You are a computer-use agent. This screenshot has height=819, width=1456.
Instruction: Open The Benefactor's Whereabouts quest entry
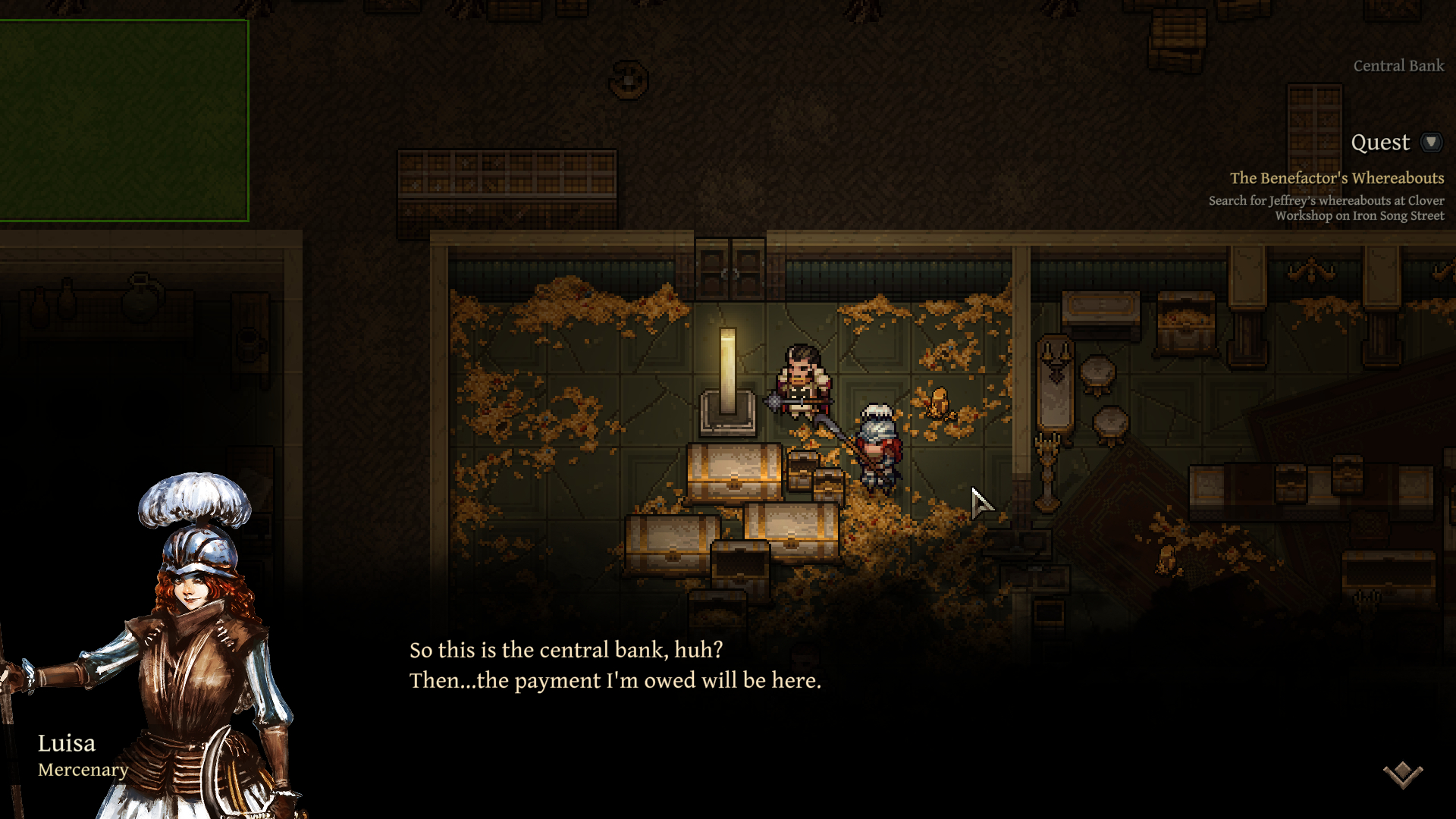(x=1336, y=178)
